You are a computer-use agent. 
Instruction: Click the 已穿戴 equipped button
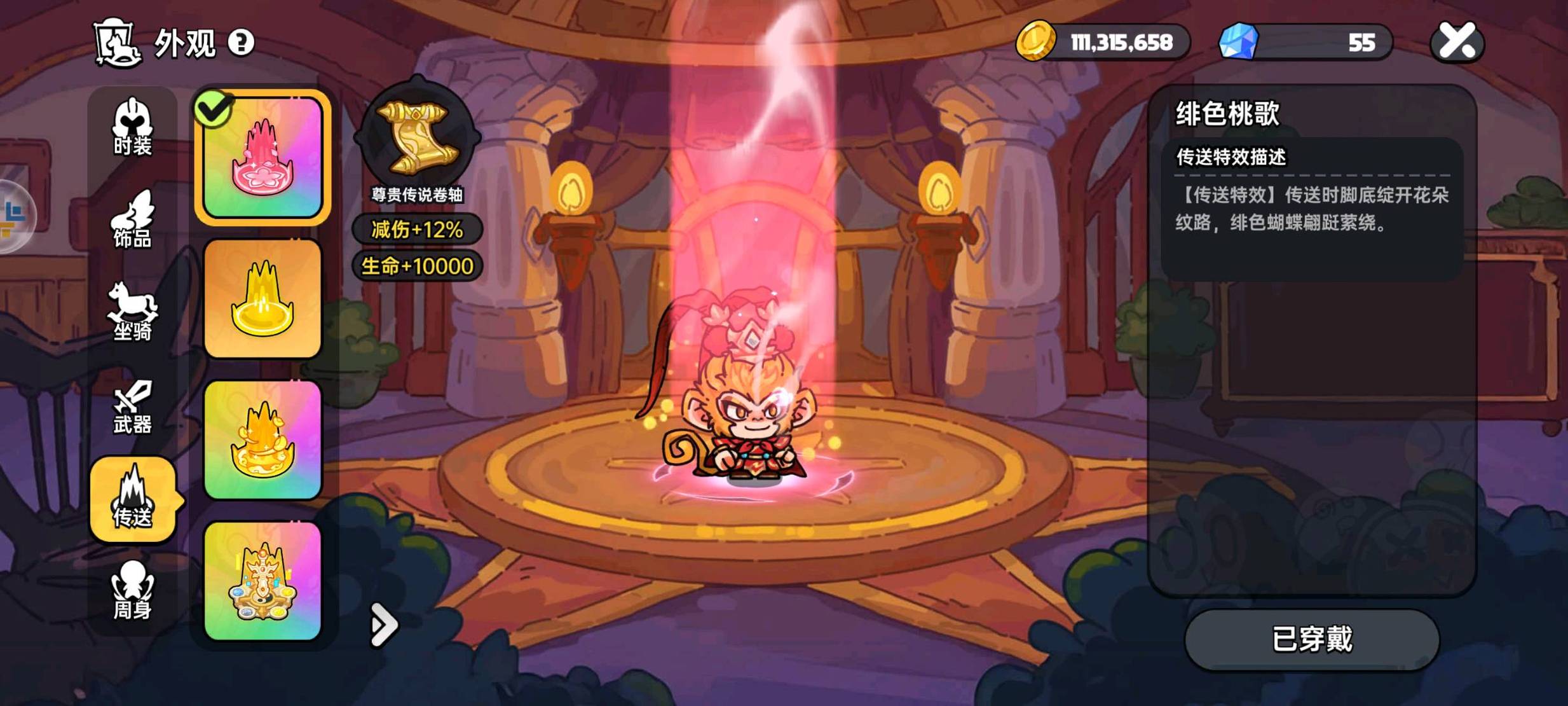pyautogui.click(x=1312, y=639)
